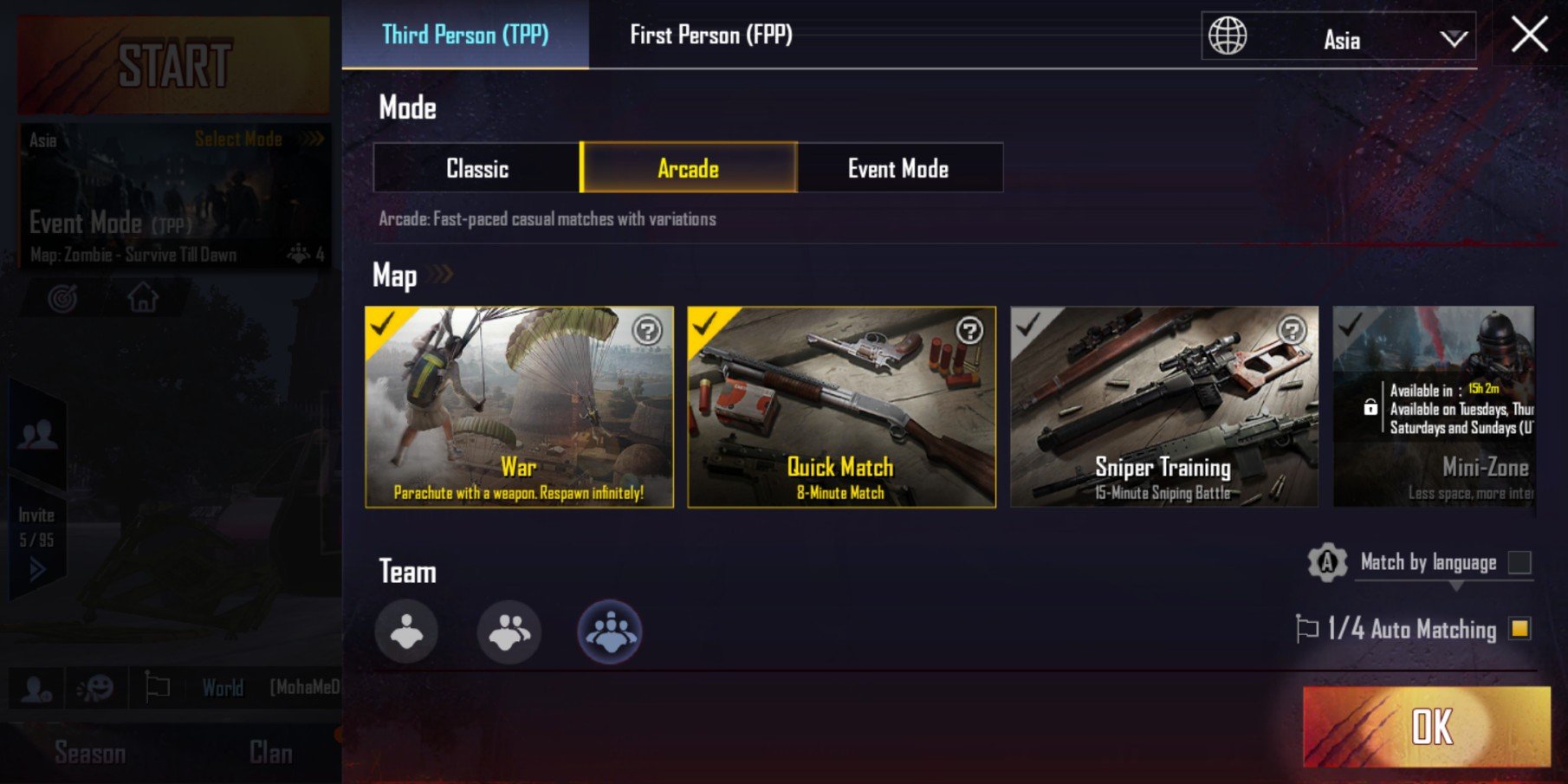Pick the Quick Match map card
The width and height of the screenshot is (1568, 784).
pos(841,407)
